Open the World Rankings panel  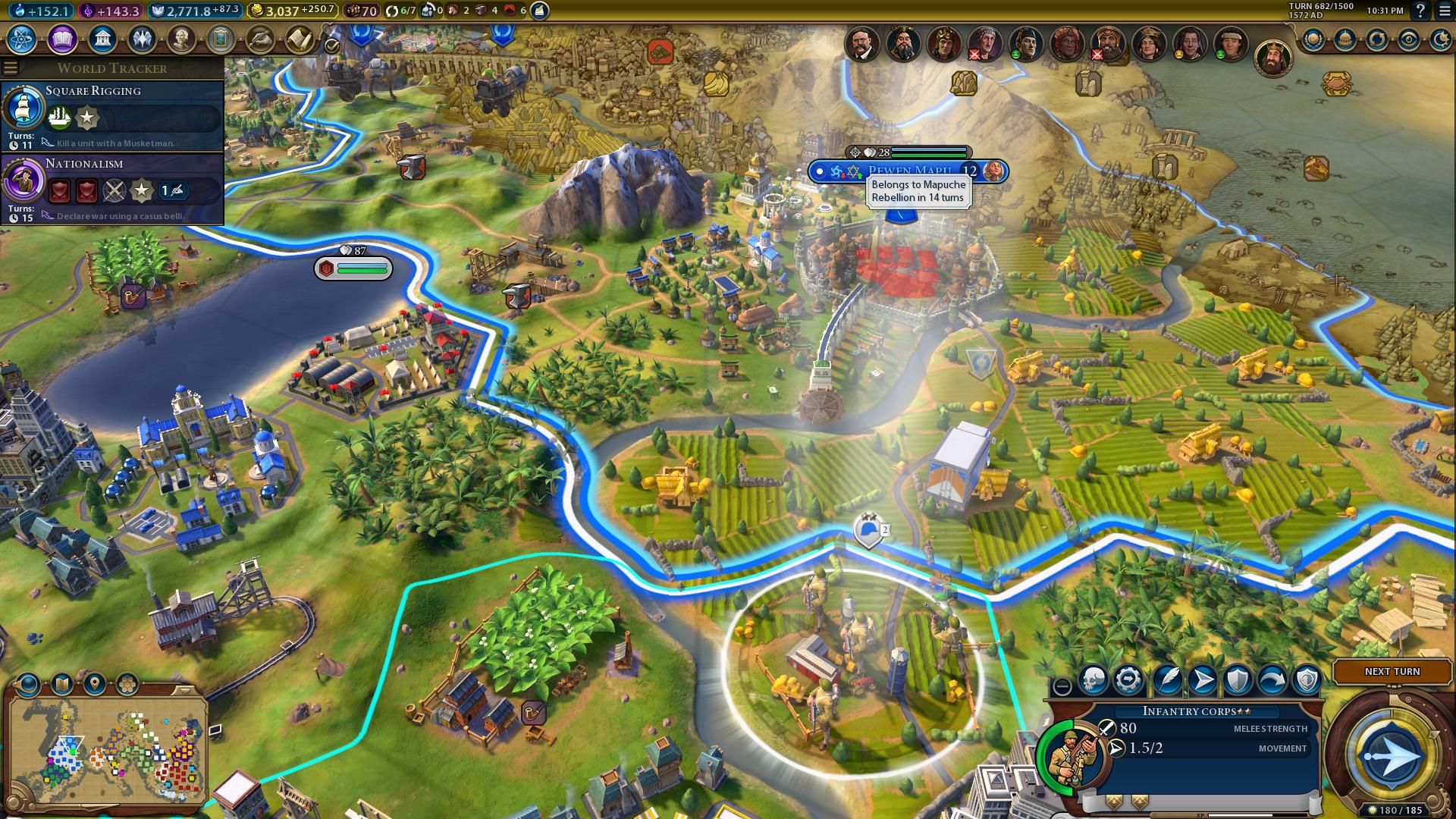pyautogui.click(x=1313, y=39)
